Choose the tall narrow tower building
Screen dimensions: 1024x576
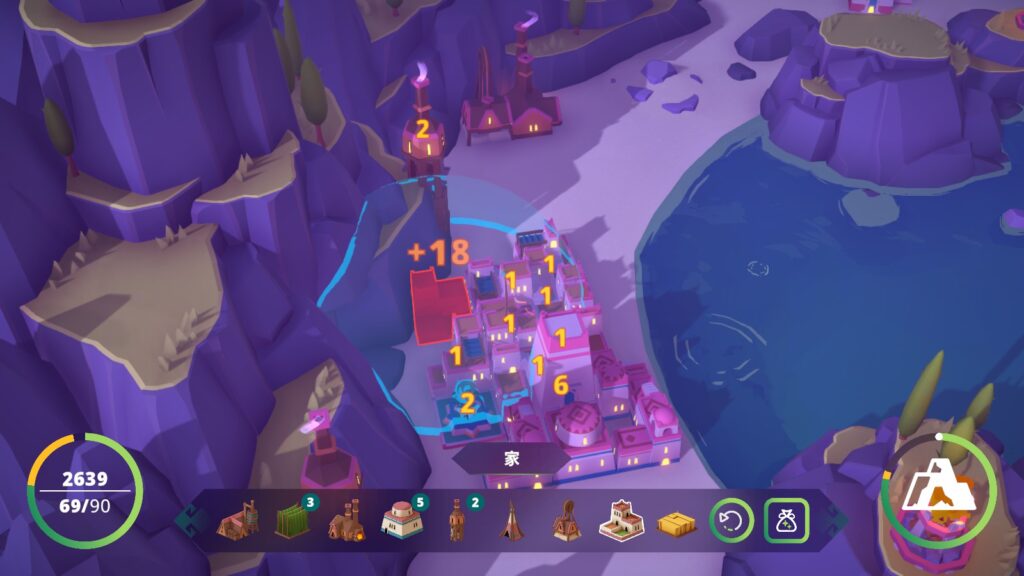(x=456, y=520)
